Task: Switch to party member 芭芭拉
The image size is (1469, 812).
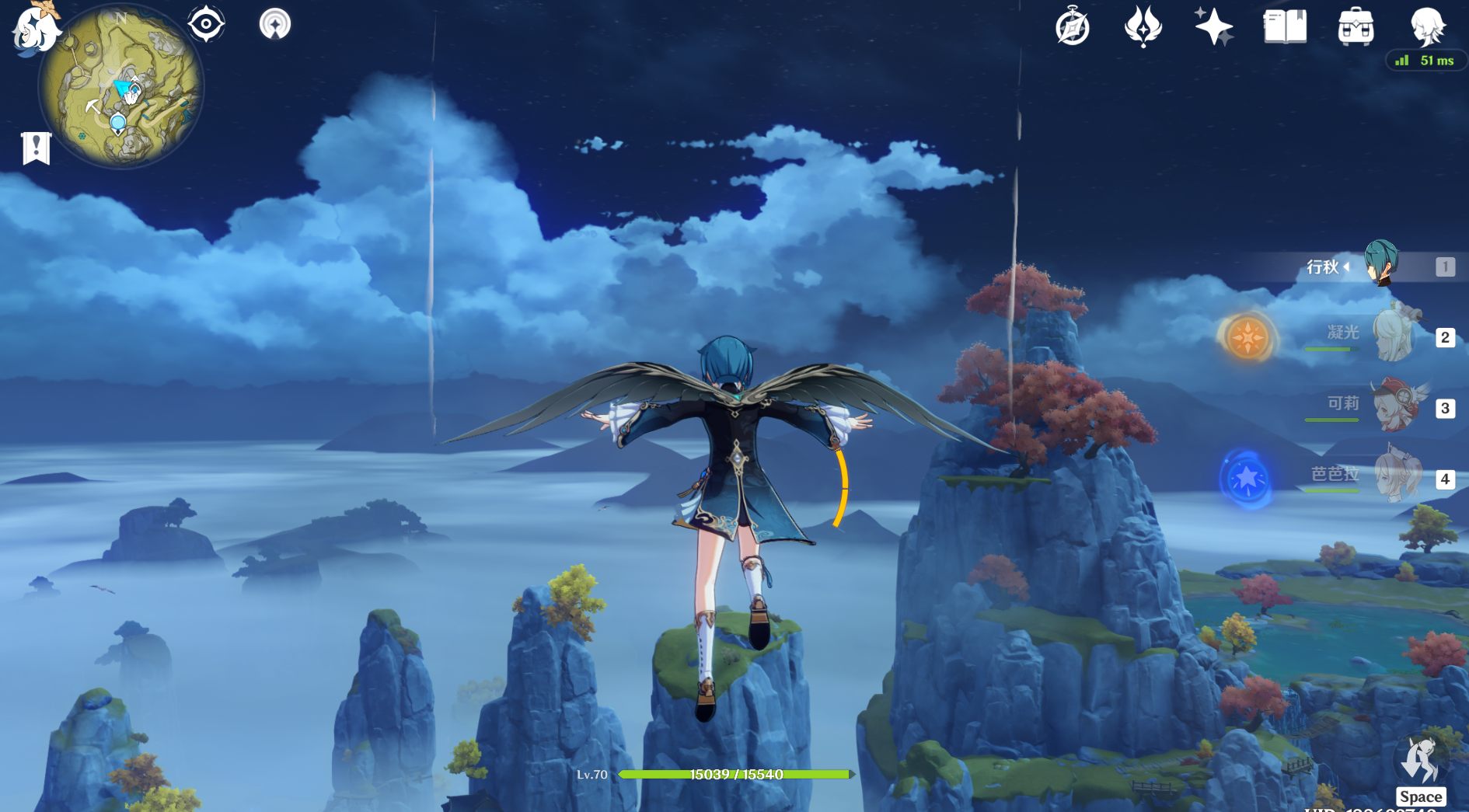Action: [x=1394, y=476]
